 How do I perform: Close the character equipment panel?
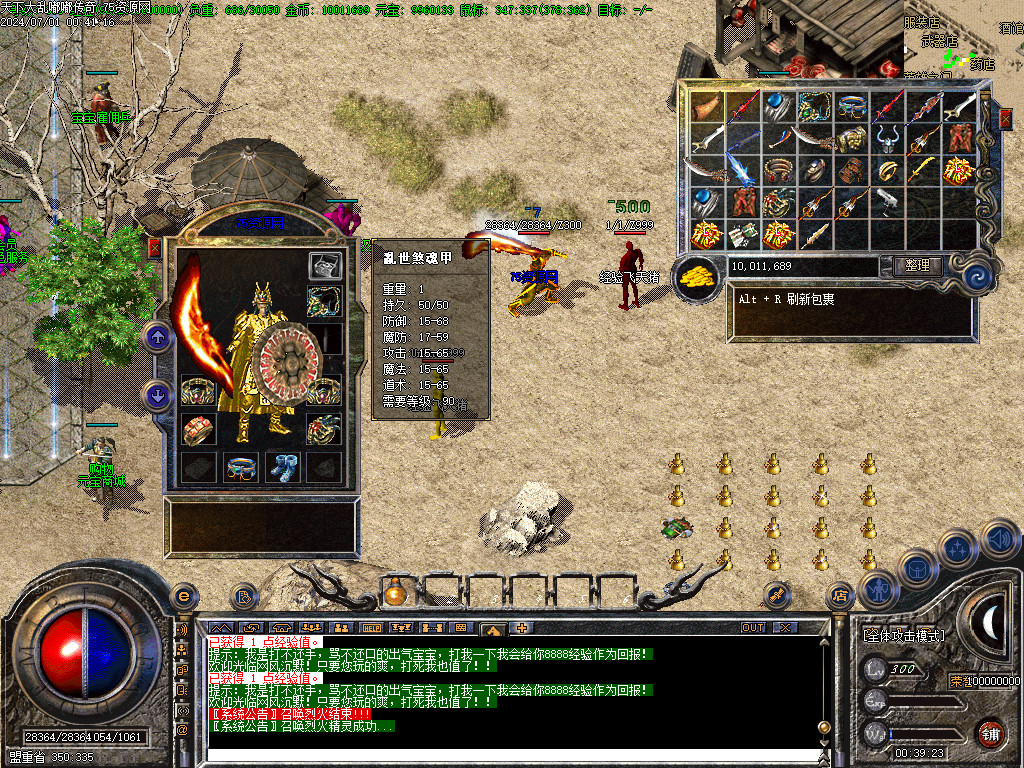click(x=154, y=248)
